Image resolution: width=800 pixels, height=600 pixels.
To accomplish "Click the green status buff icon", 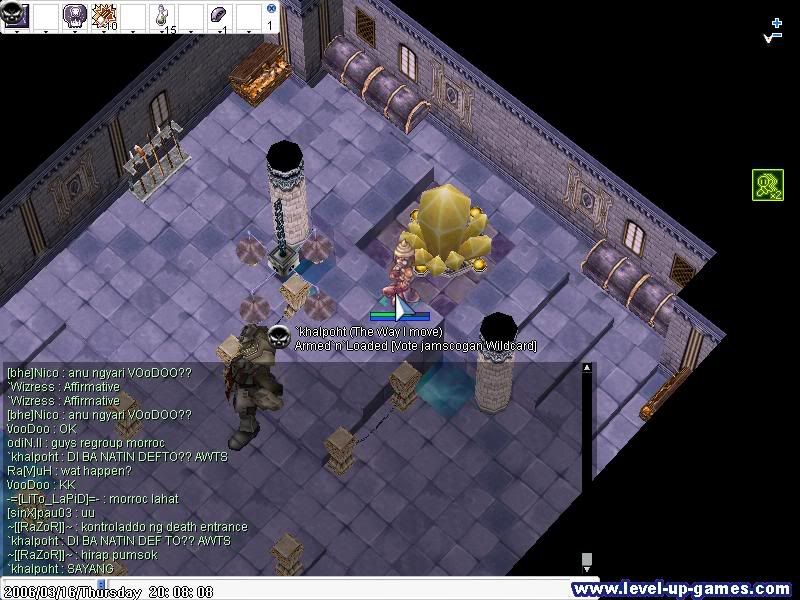I will 767,185.
